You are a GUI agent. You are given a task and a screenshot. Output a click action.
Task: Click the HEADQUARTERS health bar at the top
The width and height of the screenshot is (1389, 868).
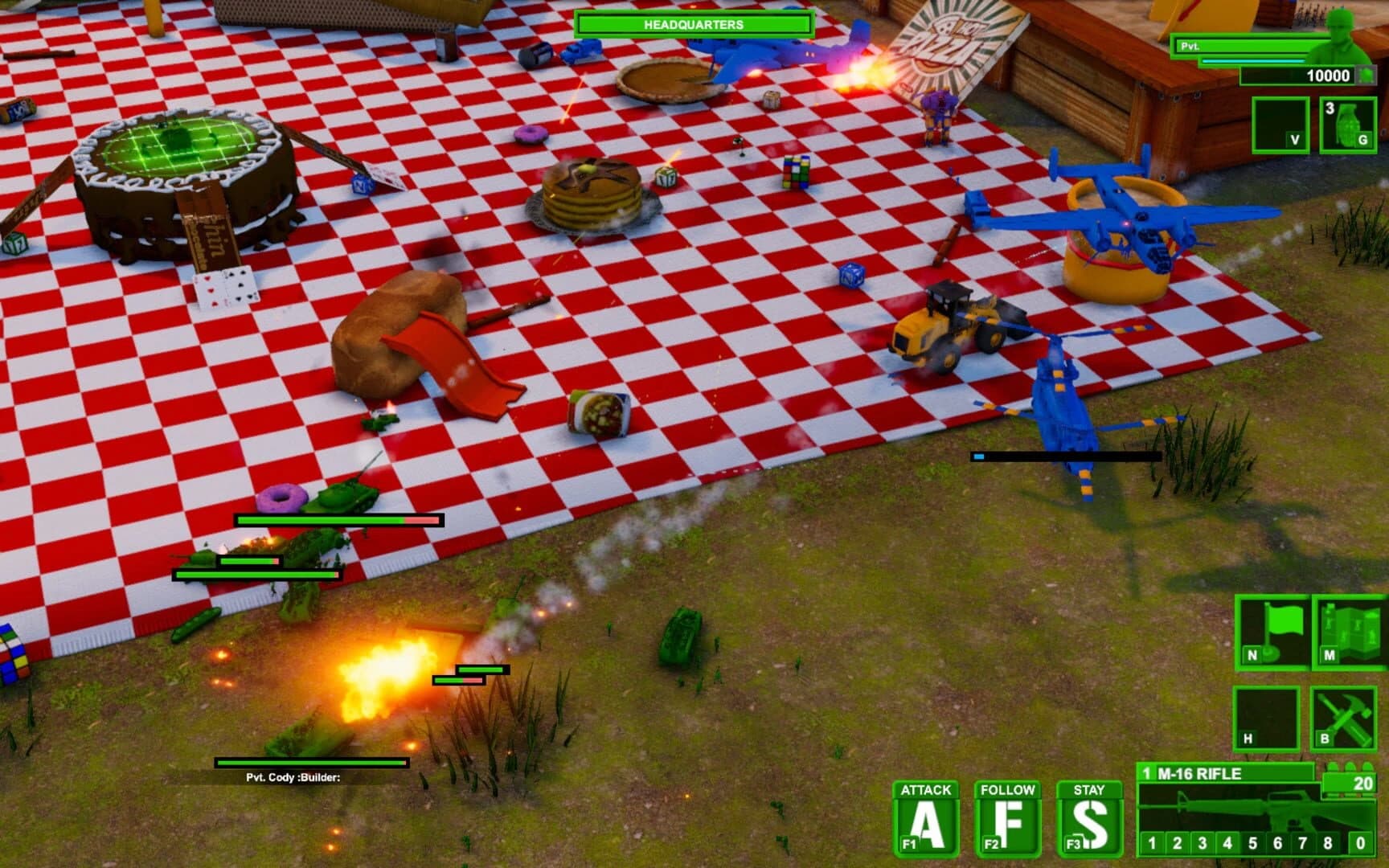point(692,25)
